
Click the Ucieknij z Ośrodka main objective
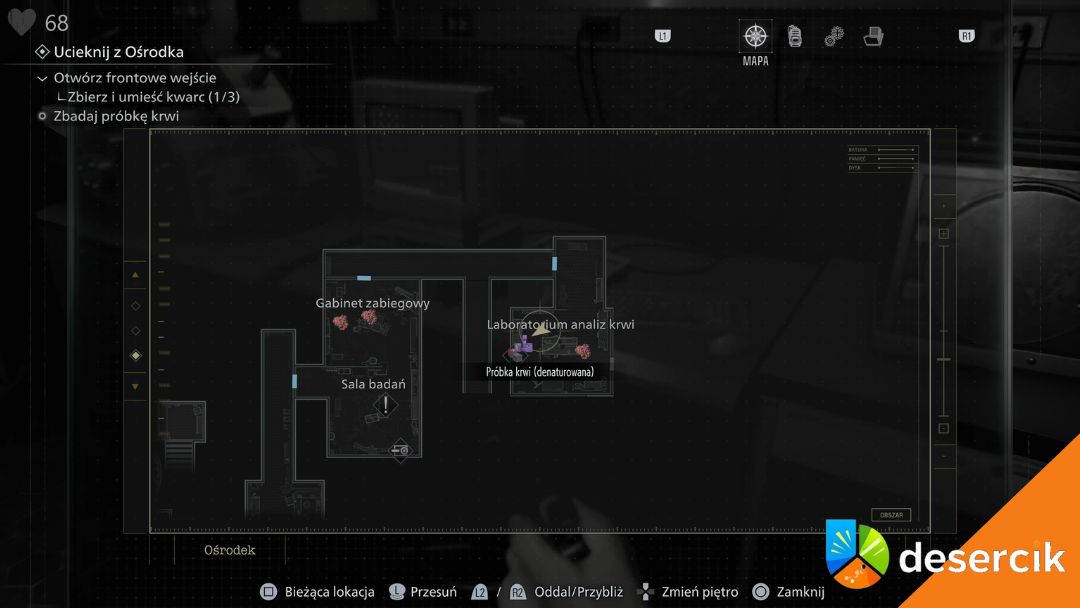[118, 52]
